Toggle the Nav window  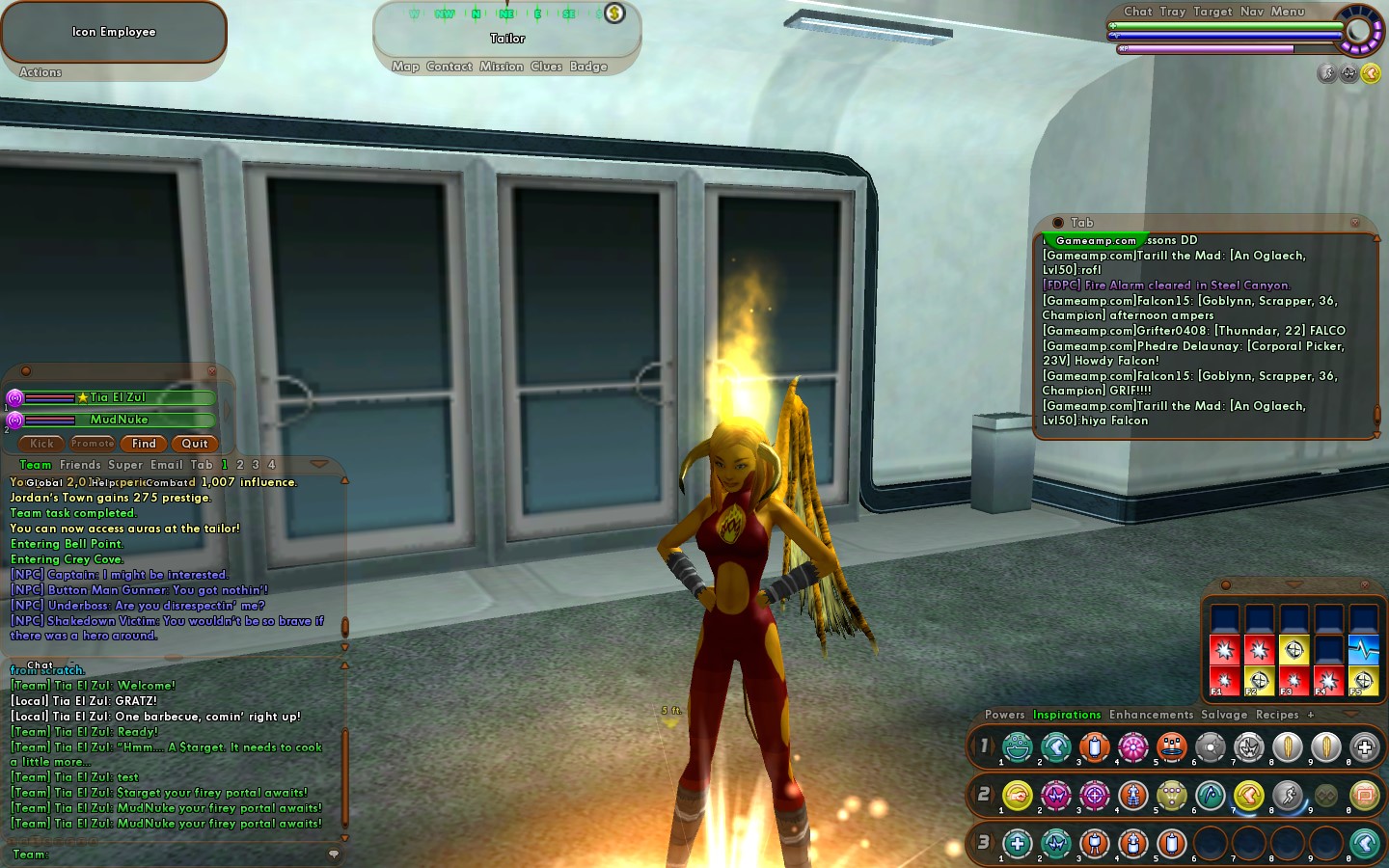point(1251,12)
